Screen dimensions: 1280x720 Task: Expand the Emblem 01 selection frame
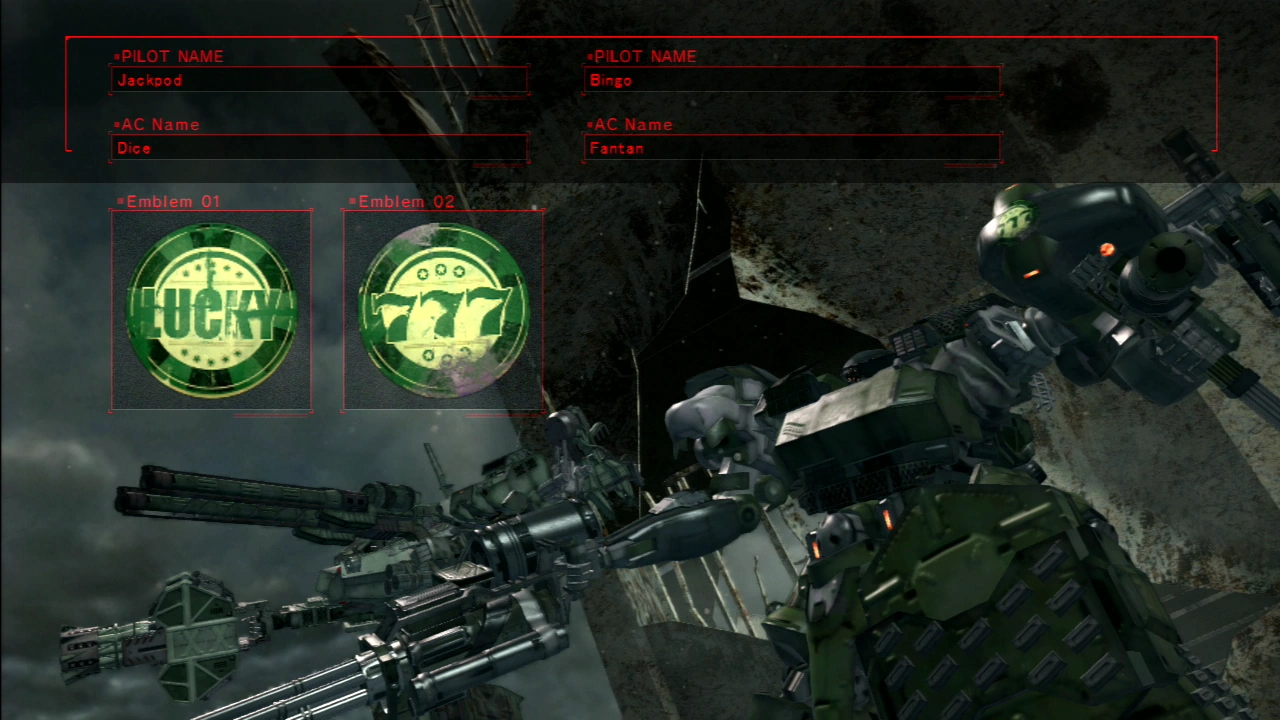click(x=211, y=311)
